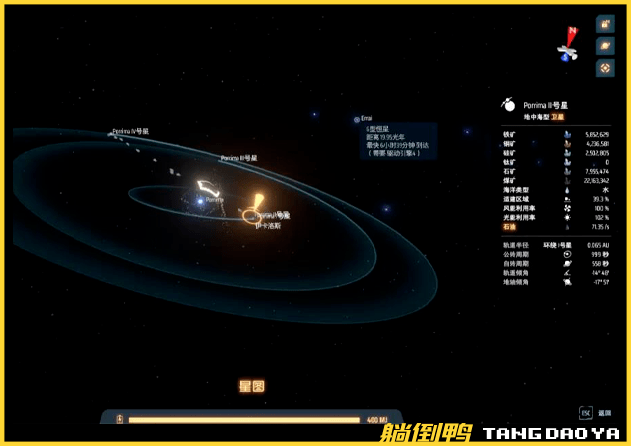The image size is (631, 446).
Task: Select the Porrima IV planet label on the star map
Action: coord(130,131)
